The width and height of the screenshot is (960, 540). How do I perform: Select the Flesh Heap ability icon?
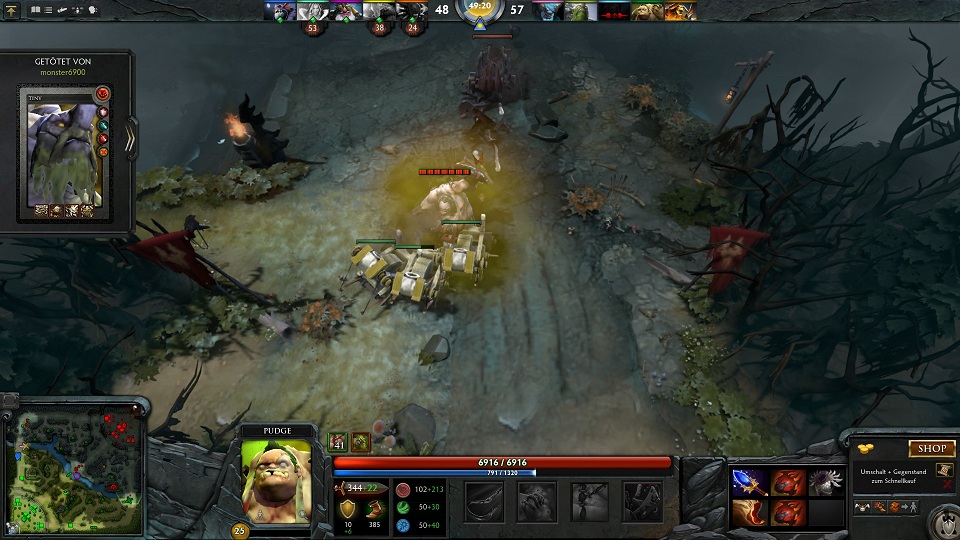590,501
